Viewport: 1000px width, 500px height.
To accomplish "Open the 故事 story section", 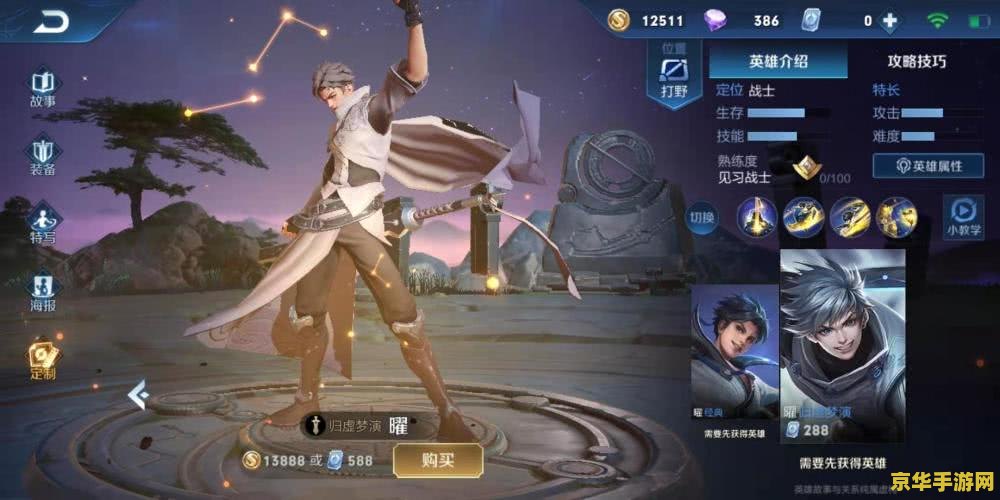I will pyautogui.click(x=42, y=88).
